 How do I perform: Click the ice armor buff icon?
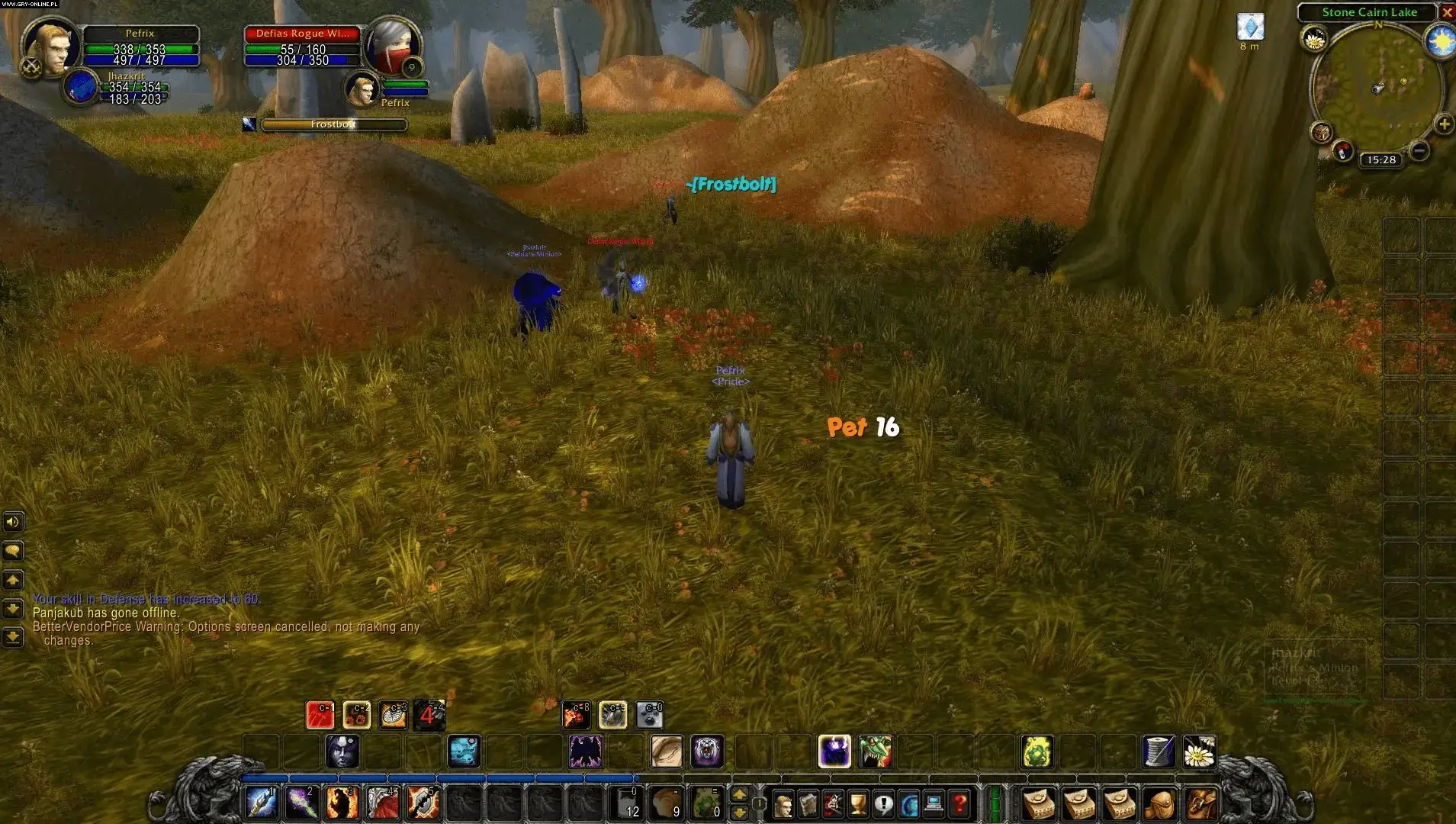(1250, 27)
